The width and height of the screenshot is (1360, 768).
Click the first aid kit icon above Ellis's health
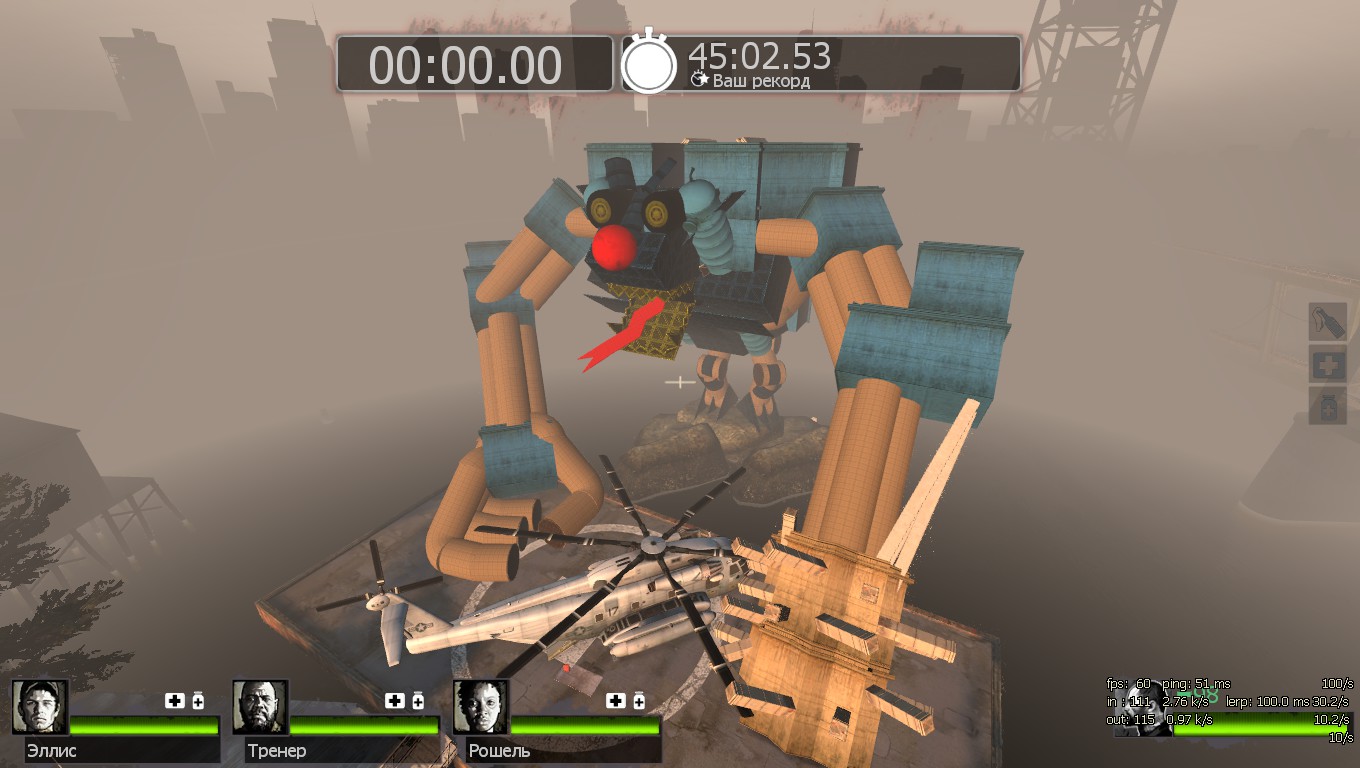pyautogui.click(x=174, y=701)
